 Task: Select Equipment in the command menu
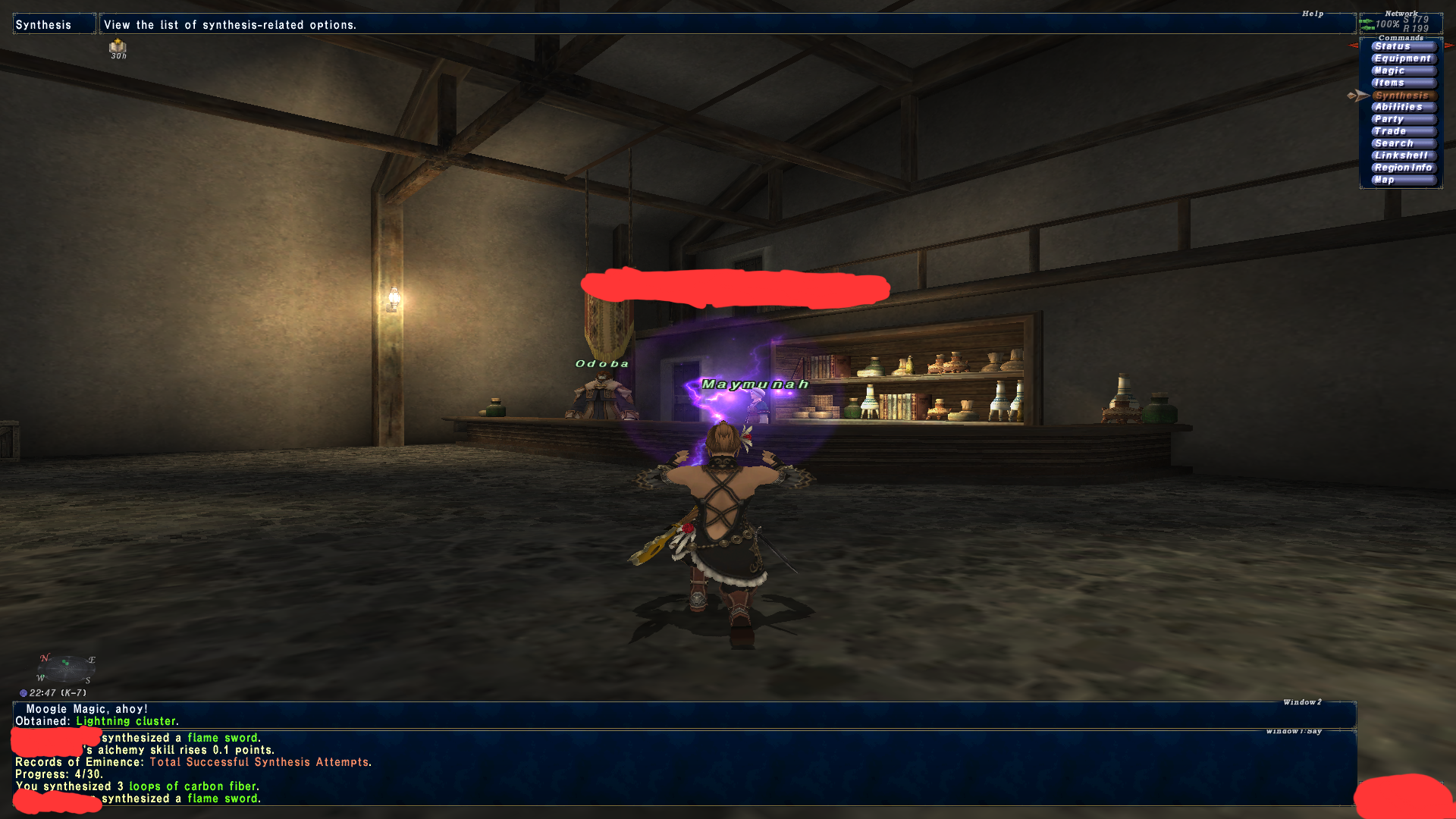(x=1402, y=58)
